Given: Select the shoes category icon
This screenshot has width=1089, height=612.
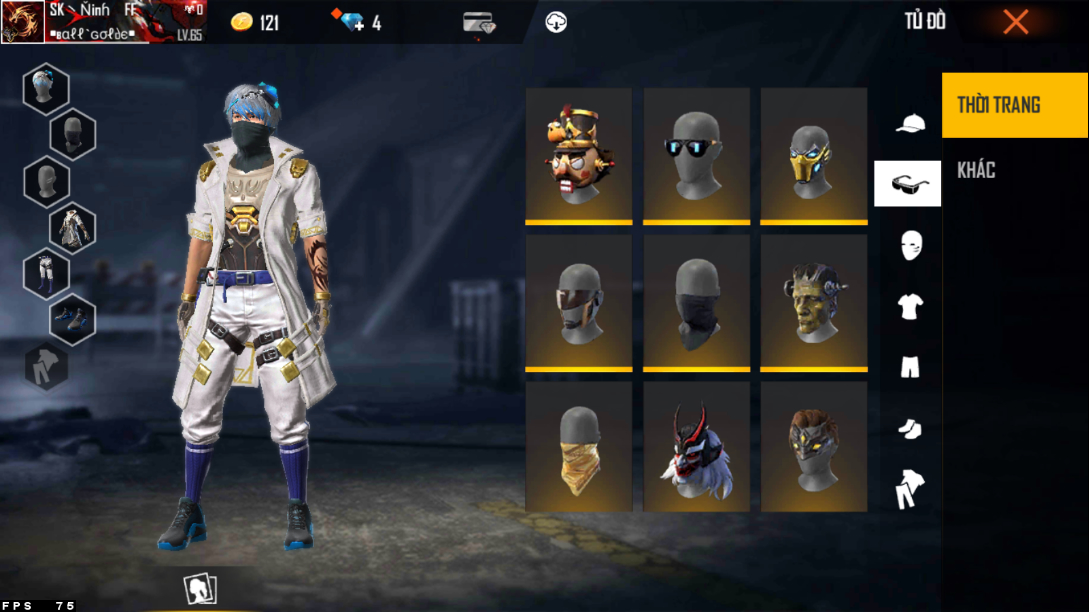Looking at the screenshot, I should click(x=909, y=429).
